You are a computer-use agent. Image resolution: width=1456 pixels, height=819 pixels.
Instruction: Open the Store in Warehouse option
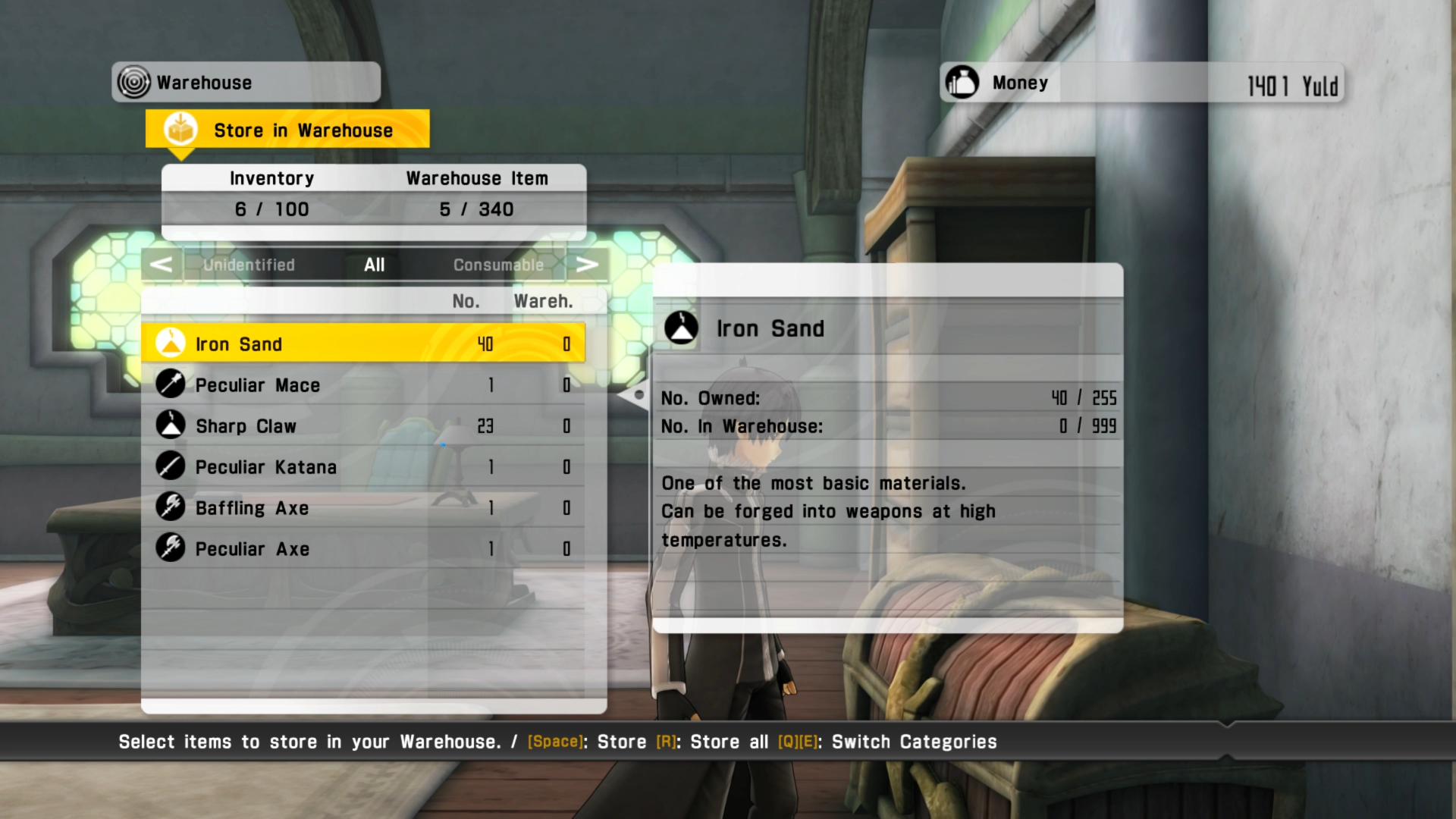click(x=287, y=130)
